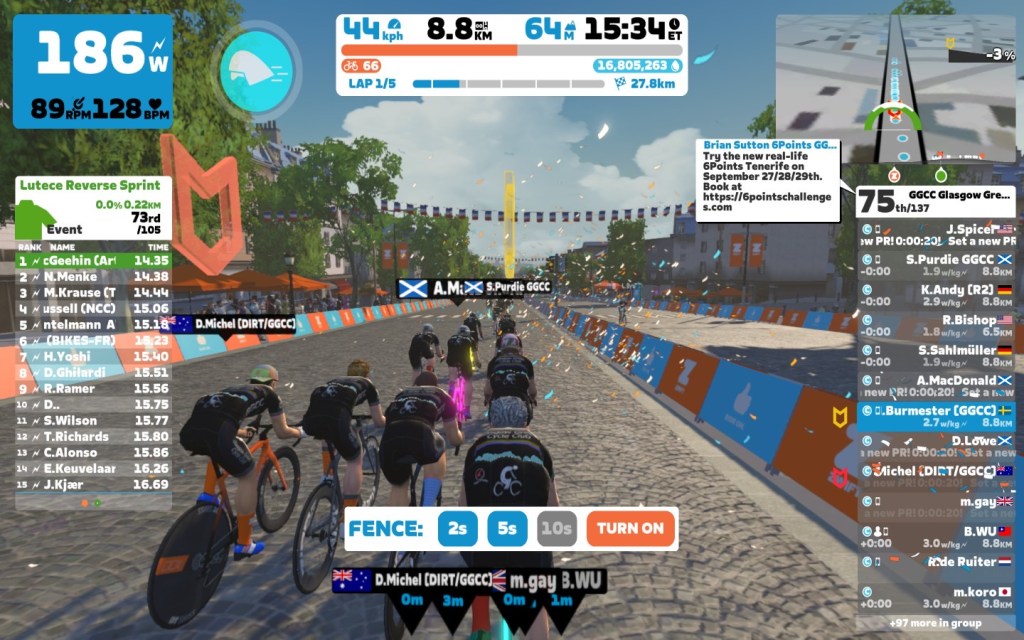Click the minimap route view
The image size is (1024, 640).
[x=896, y=90]
